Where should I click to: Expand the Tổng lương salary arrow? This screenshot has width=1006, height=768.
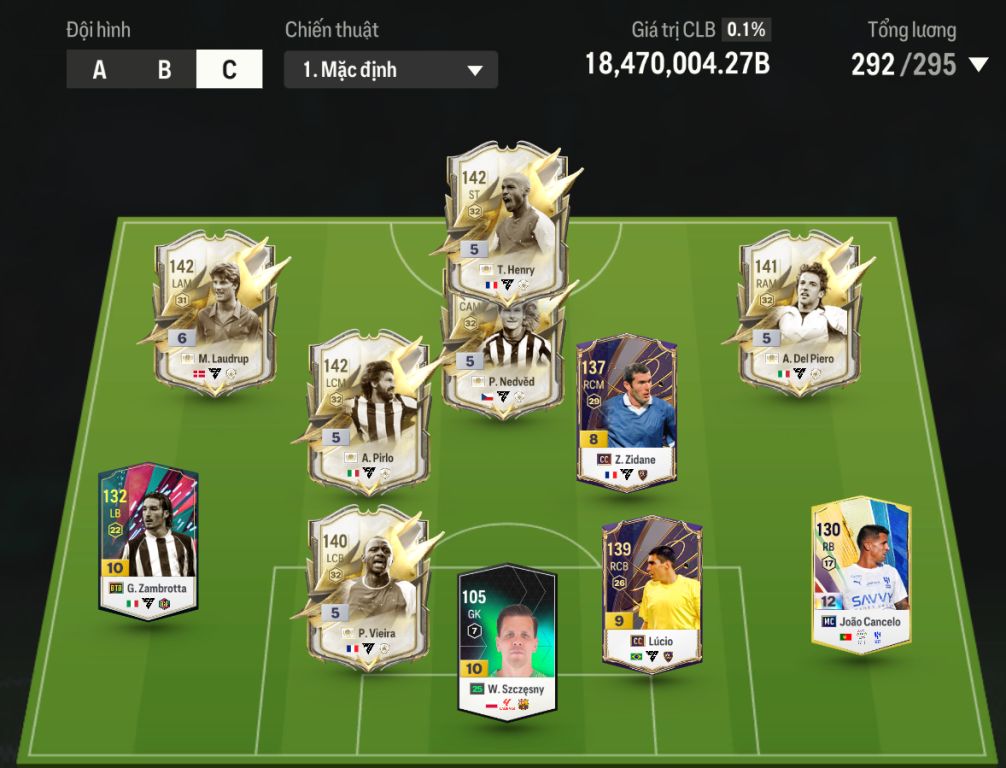pyautogui.click(x=977, y=66)
